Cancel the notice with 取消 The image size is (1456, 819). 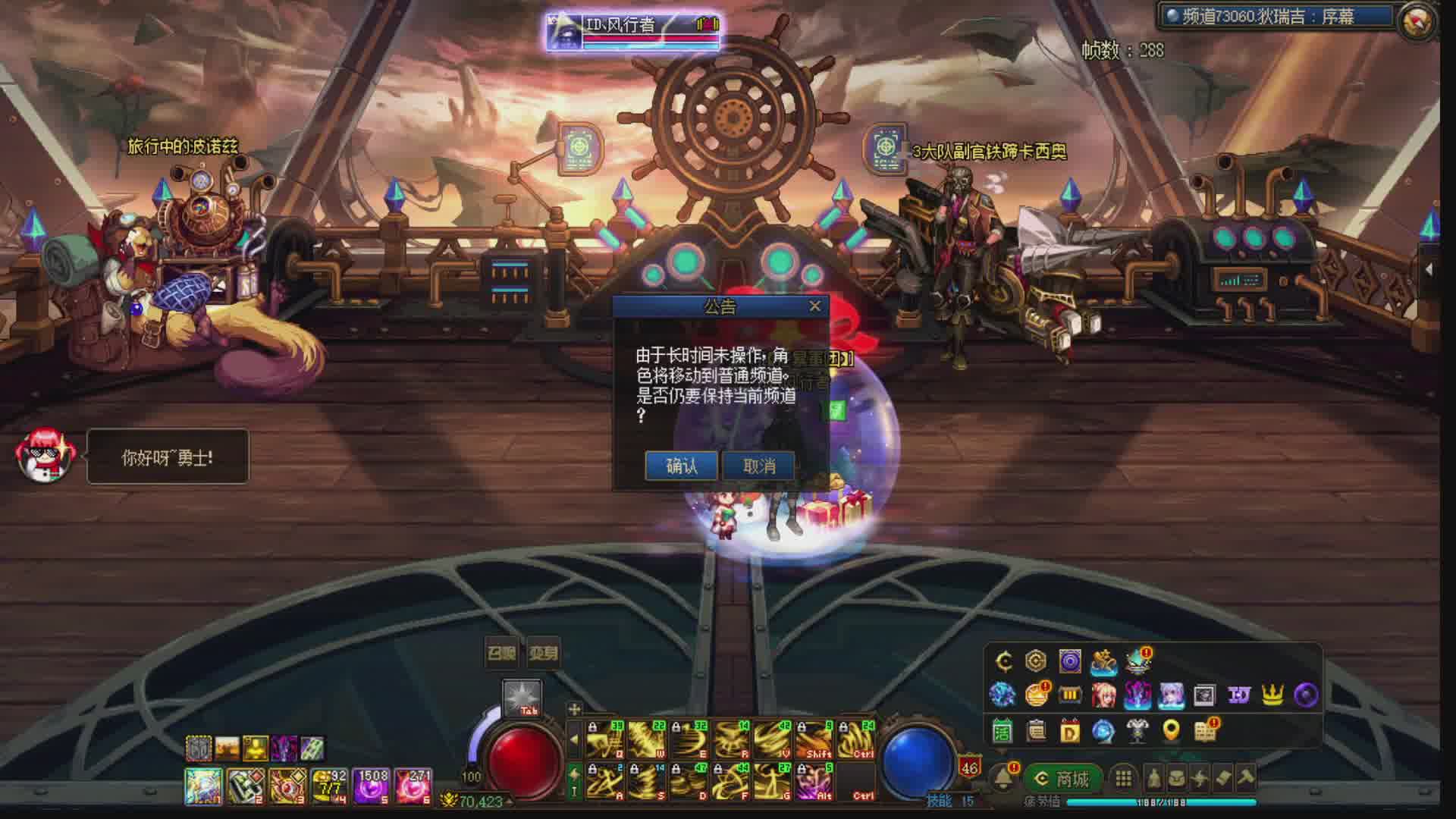759,466
